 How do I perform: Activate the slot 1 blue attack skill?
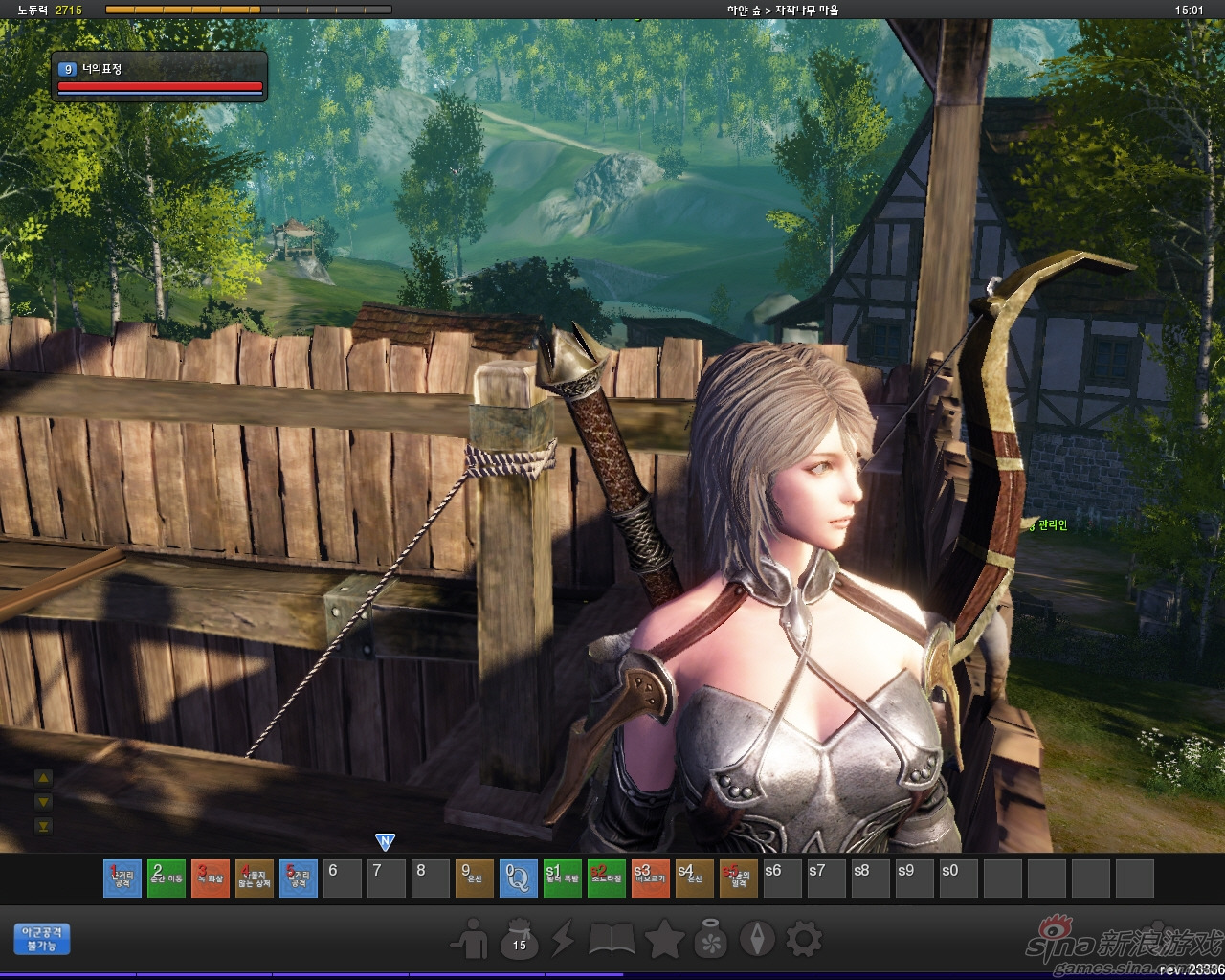click(x=122, y=879)
